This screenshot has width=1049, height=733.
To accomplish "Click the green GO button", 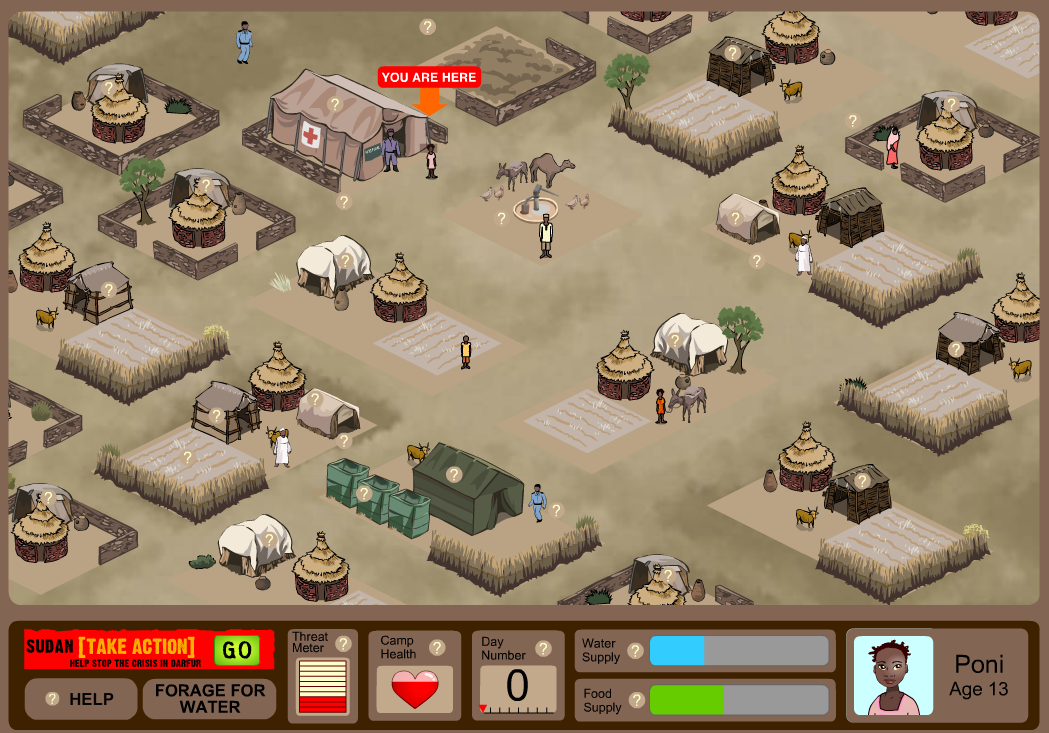I will coord(237,650).
